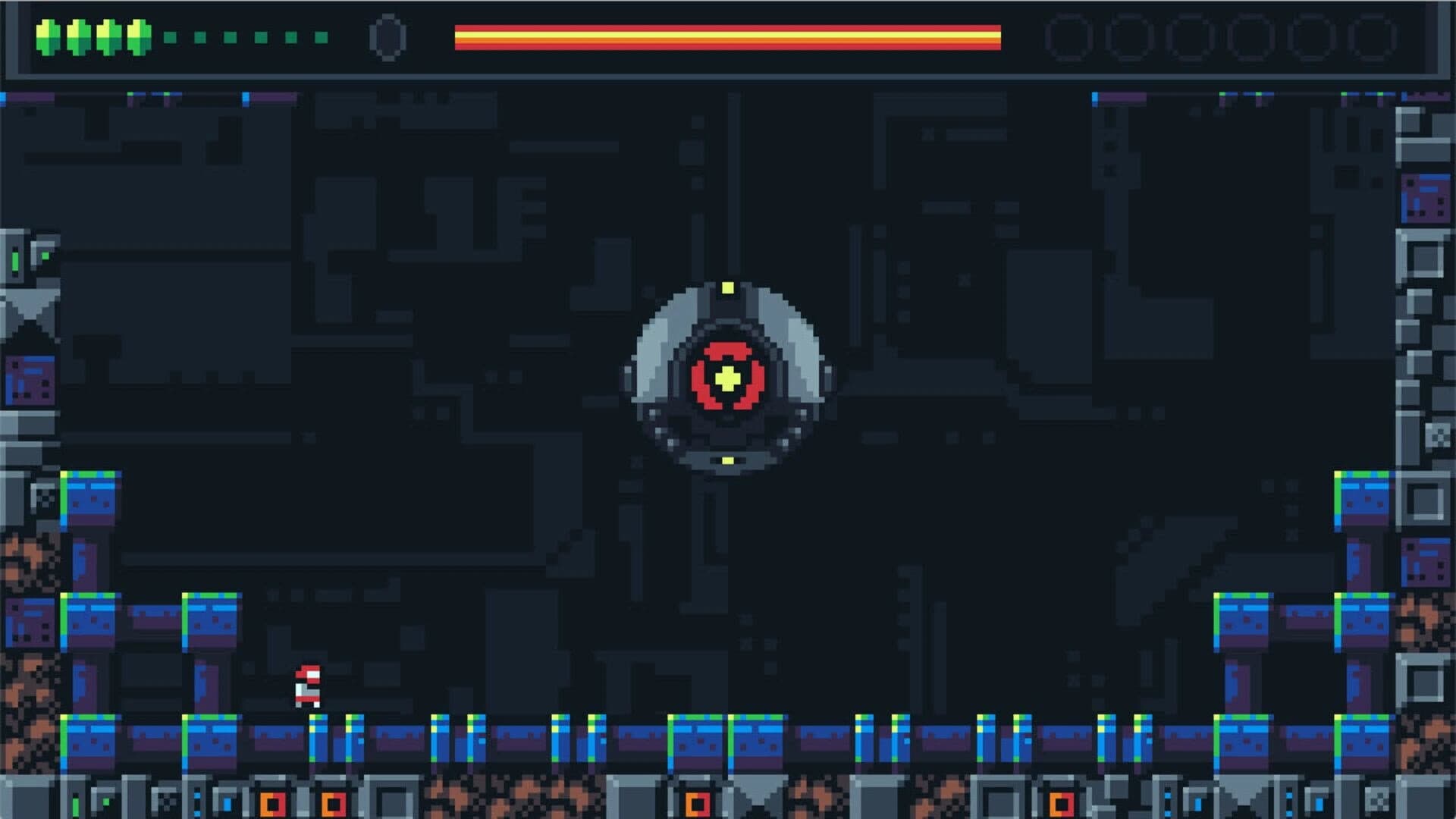Select the yellow core at the boss's center
Viewport: 1456px width, 819px height.
(x=729, y=376)
